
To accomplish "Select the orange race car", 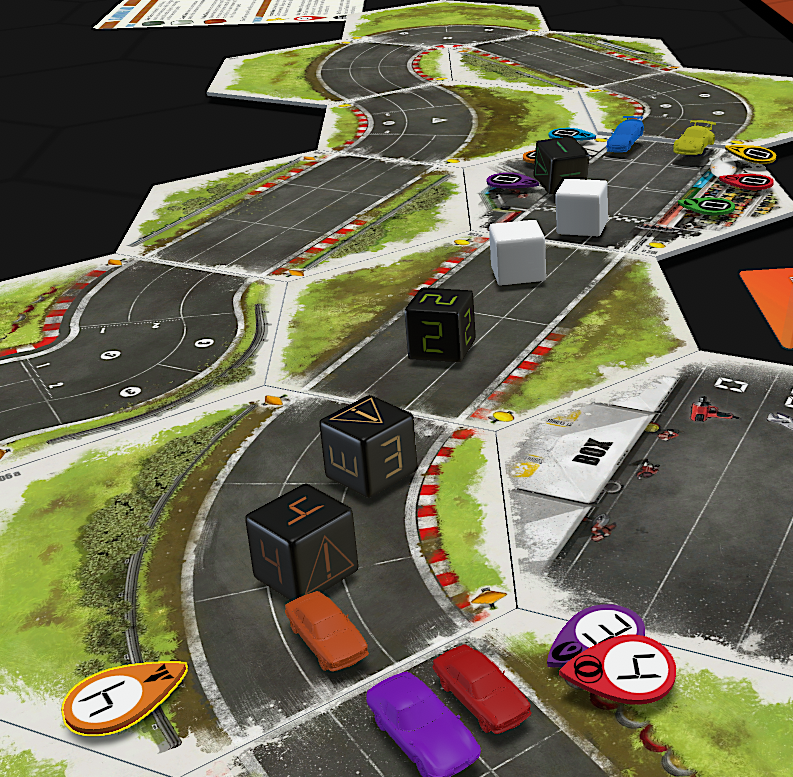I will coord(326,631).
